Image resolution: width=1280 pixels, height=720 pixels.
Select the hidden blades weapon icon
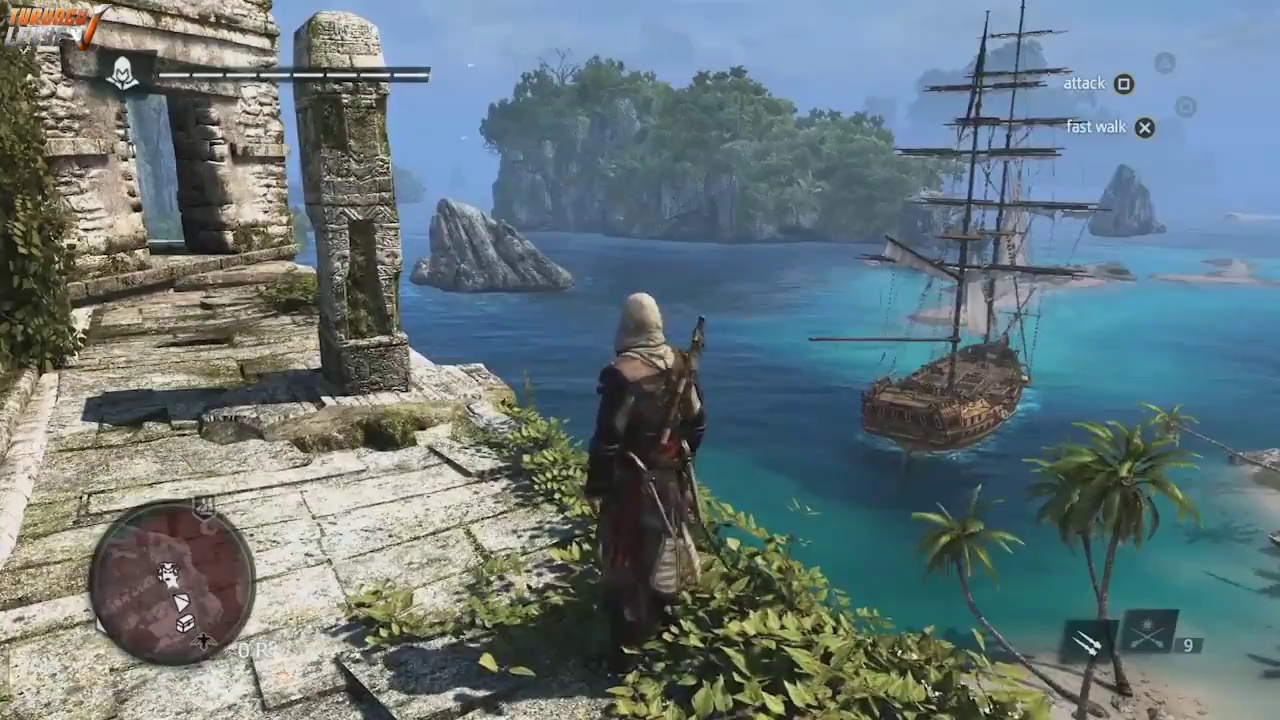pyautogui.click(x=1088, y=641)
